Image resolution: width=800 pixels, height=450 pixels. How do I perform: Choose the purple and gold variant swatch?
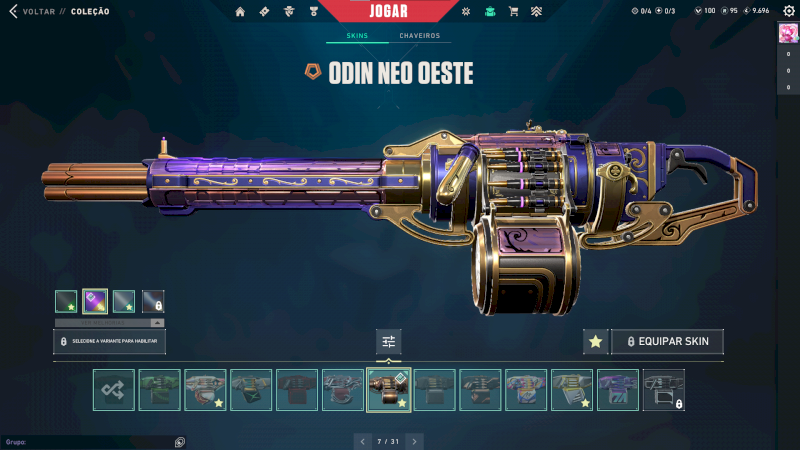pos(95,300)
